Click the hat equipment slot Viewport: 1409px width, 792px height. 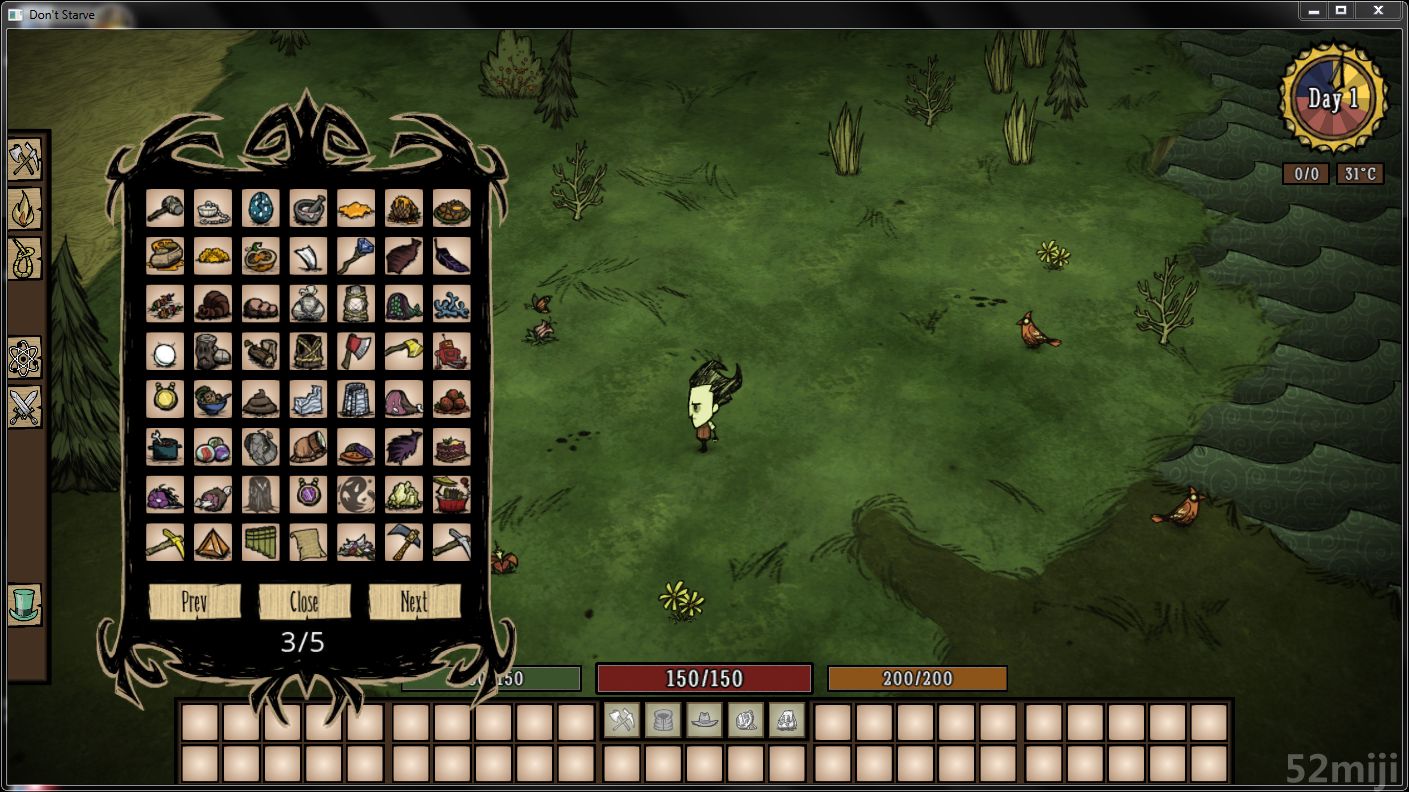coord(704,720)
